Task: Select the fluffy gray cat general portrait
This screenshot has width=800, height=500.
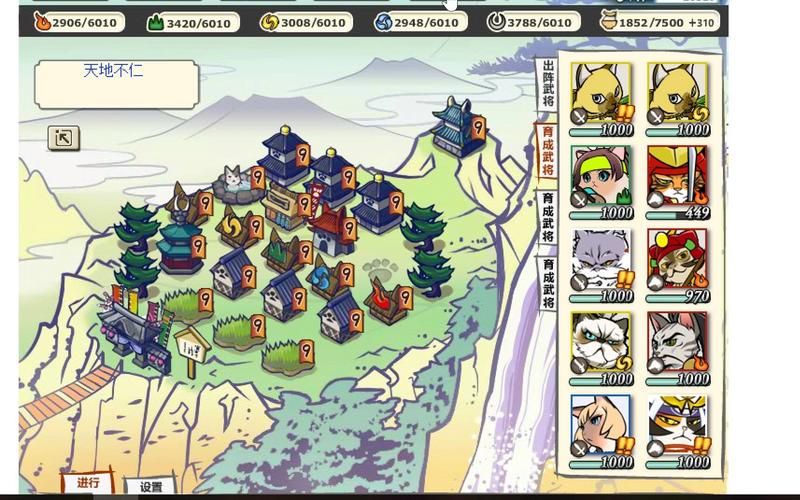Action: click(601, 260)
